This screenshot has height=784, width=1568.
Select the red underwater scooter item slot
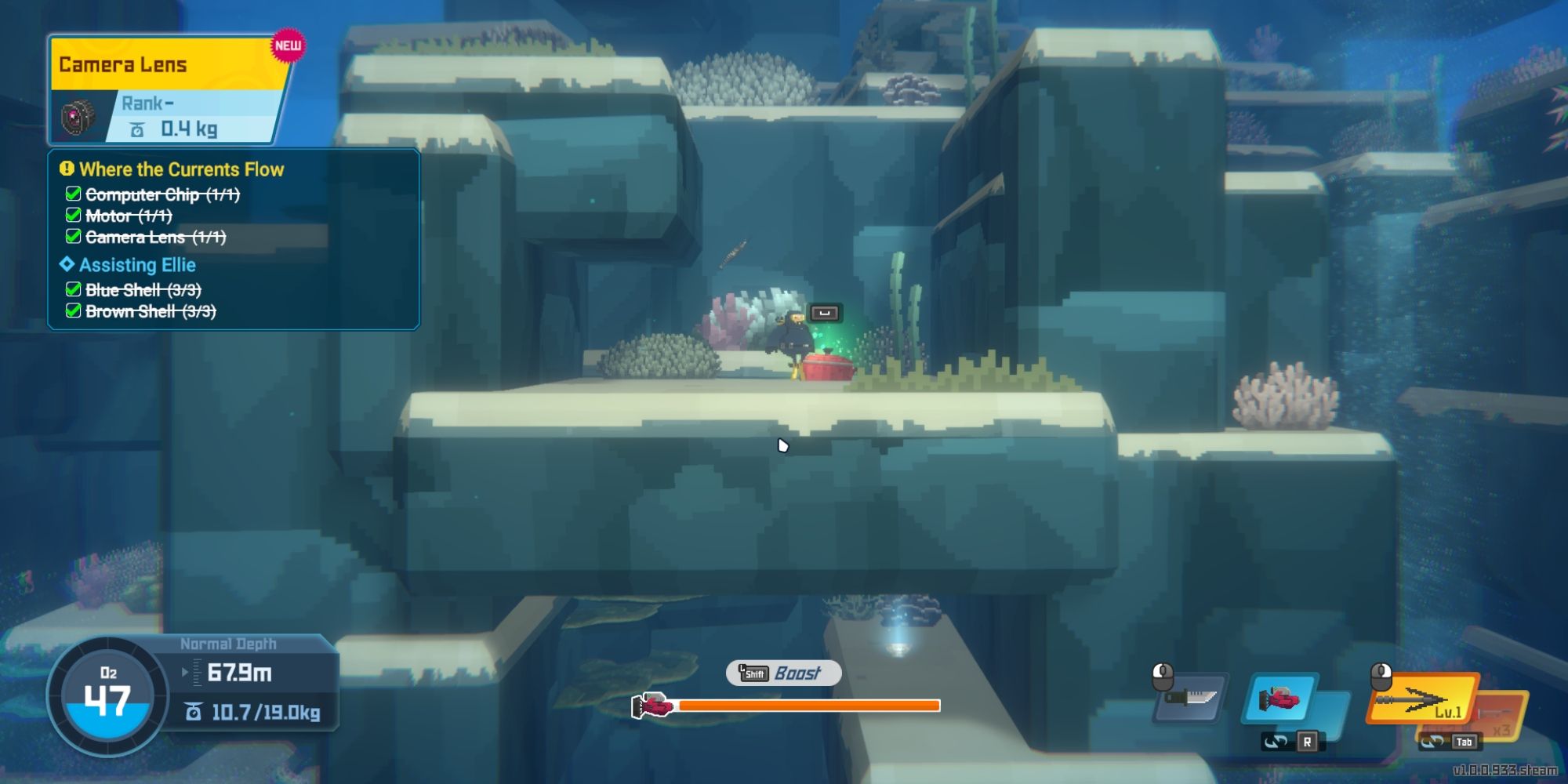tap(1280, 697)
